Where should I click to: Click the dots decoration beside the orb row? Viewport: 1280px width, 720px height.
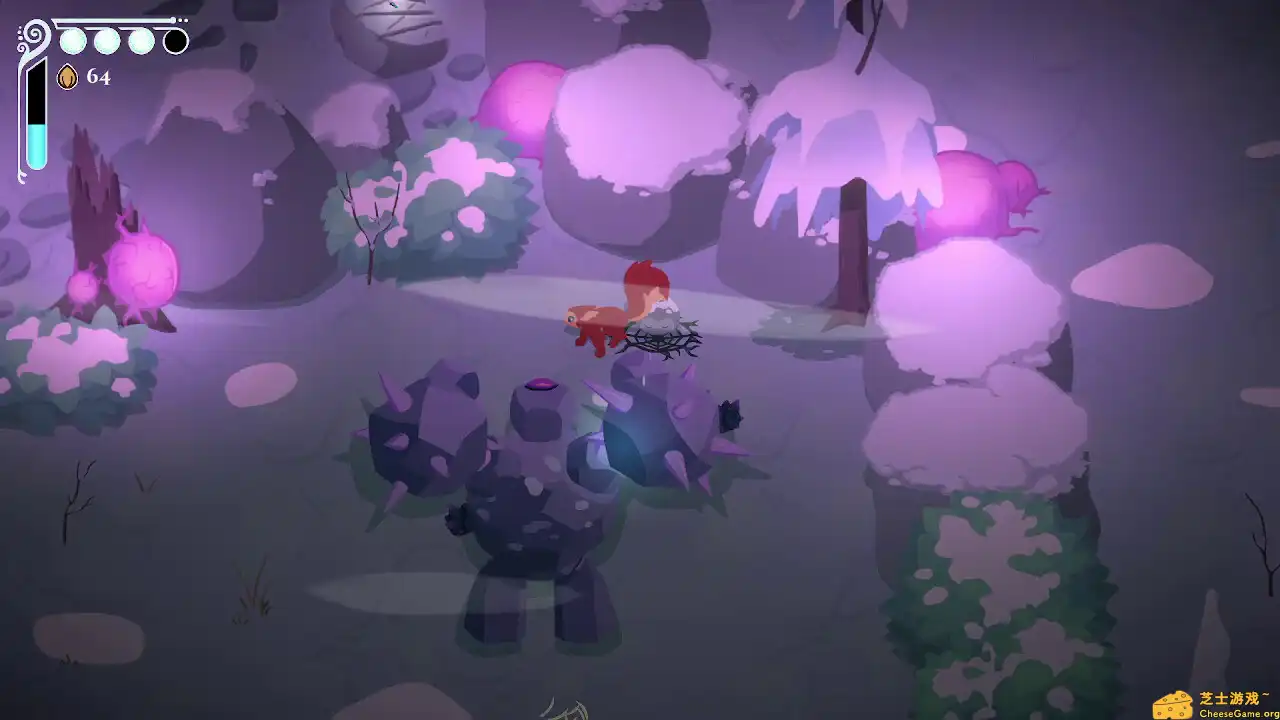(183, 20)
